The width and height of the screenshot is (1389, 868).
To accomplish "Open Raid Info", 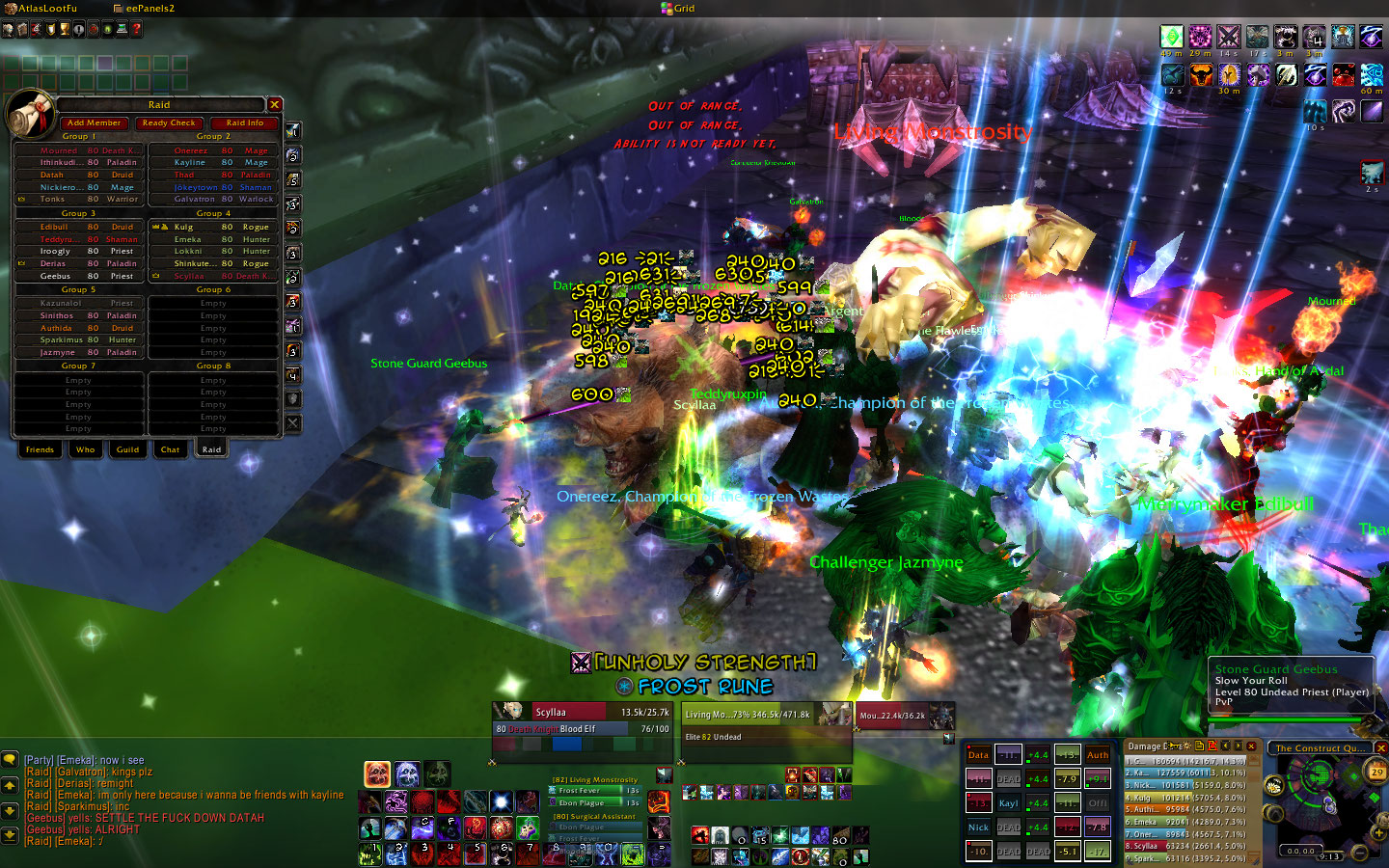I will point(244,123).
